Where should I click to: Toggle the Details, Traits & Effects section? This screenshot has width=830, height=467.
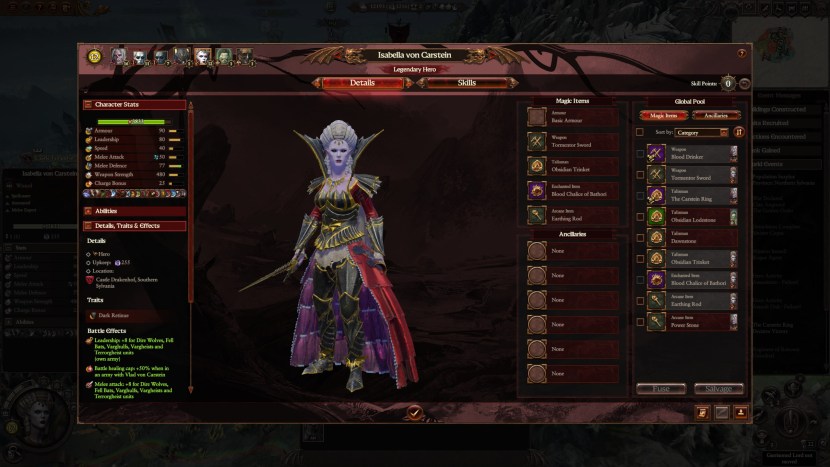[136, 226]
